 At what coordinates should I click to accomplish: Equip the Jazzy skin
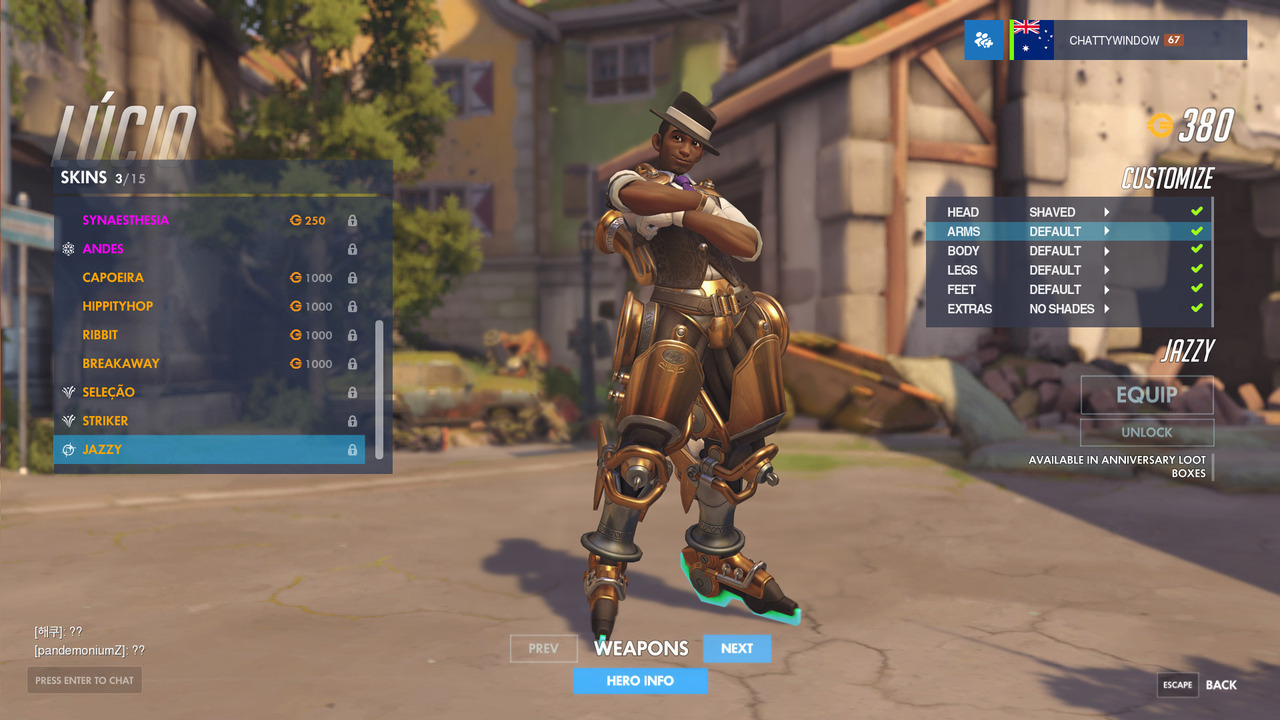click(1146, 395)
